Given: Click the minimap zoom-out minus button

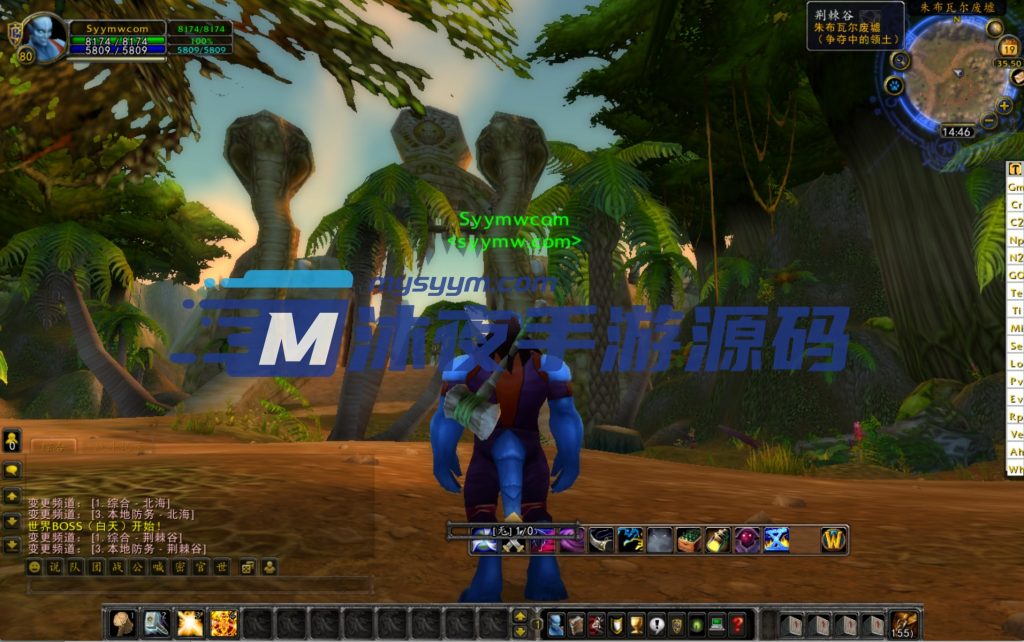Looking at the screenshot, I should (x=989, y=121).
